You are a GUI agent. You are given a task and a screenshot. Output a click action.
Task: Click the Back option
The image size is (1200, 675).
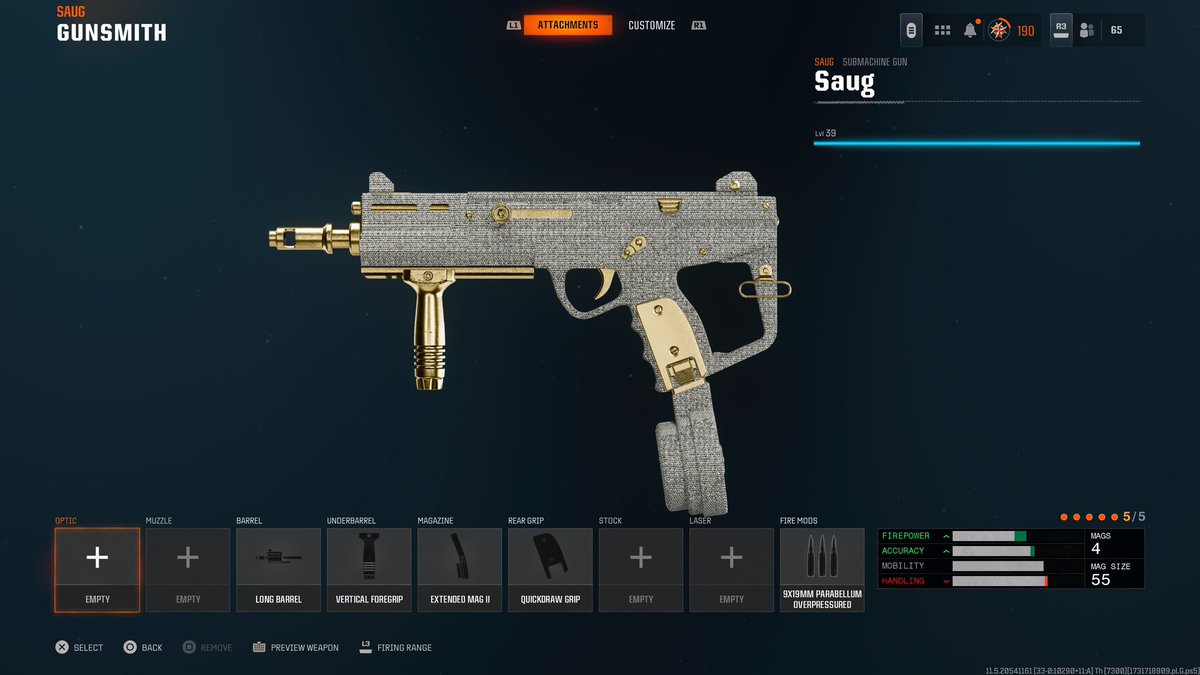pos(143,647)
